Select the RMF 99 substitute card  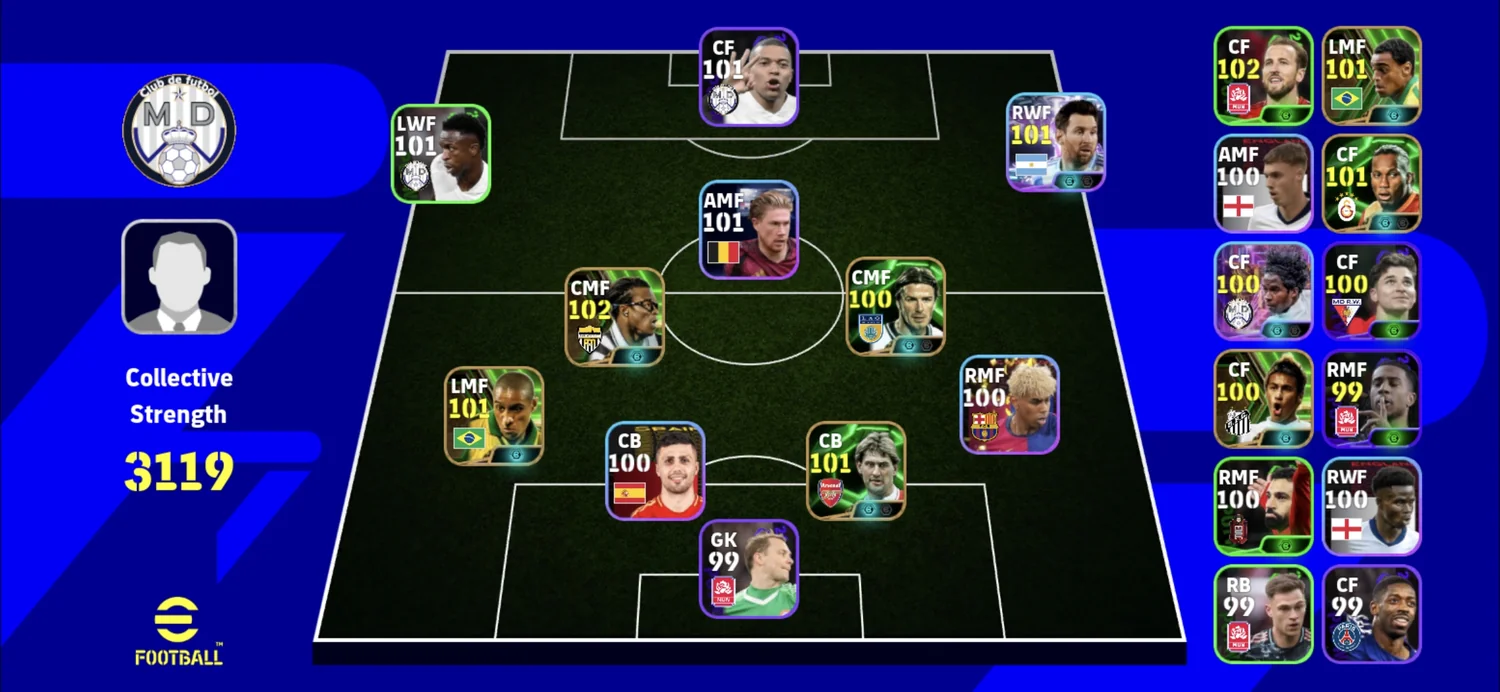click(1371, 399)
